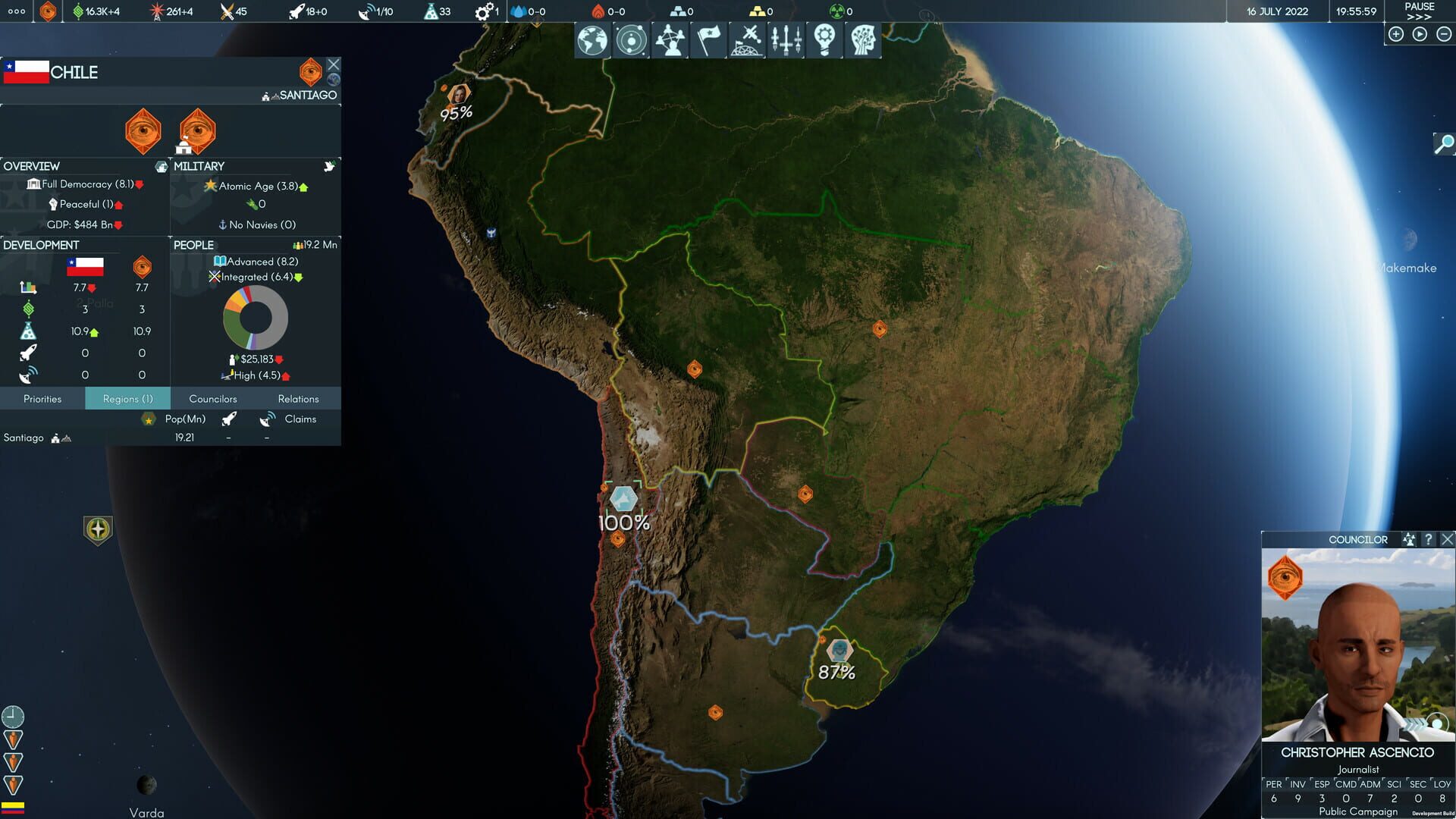The height and width of the screenshot is (819, 1456).
Task: Open the Relations tab
Action: (298, 398)
